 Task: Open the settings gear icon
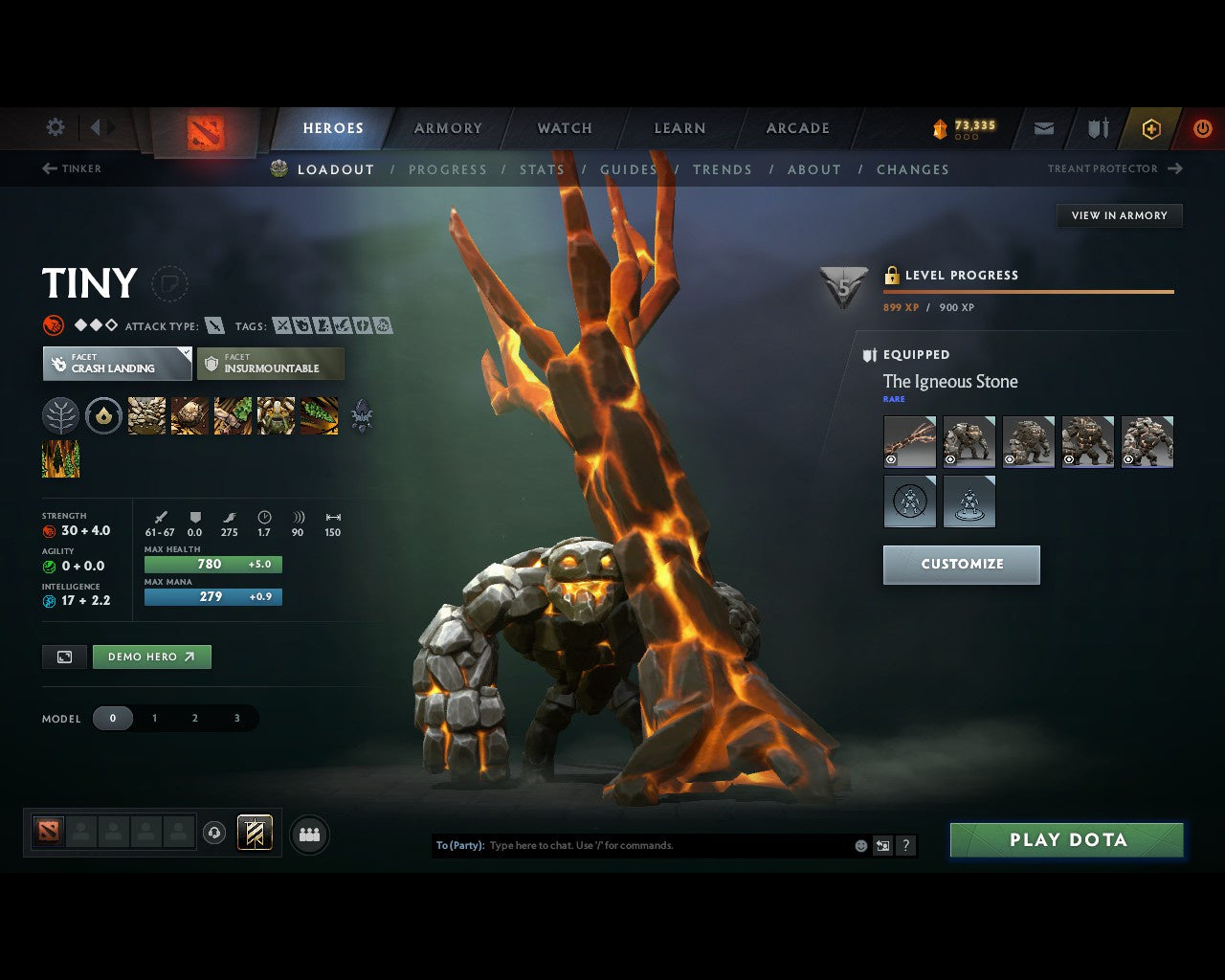coord(55,126)
